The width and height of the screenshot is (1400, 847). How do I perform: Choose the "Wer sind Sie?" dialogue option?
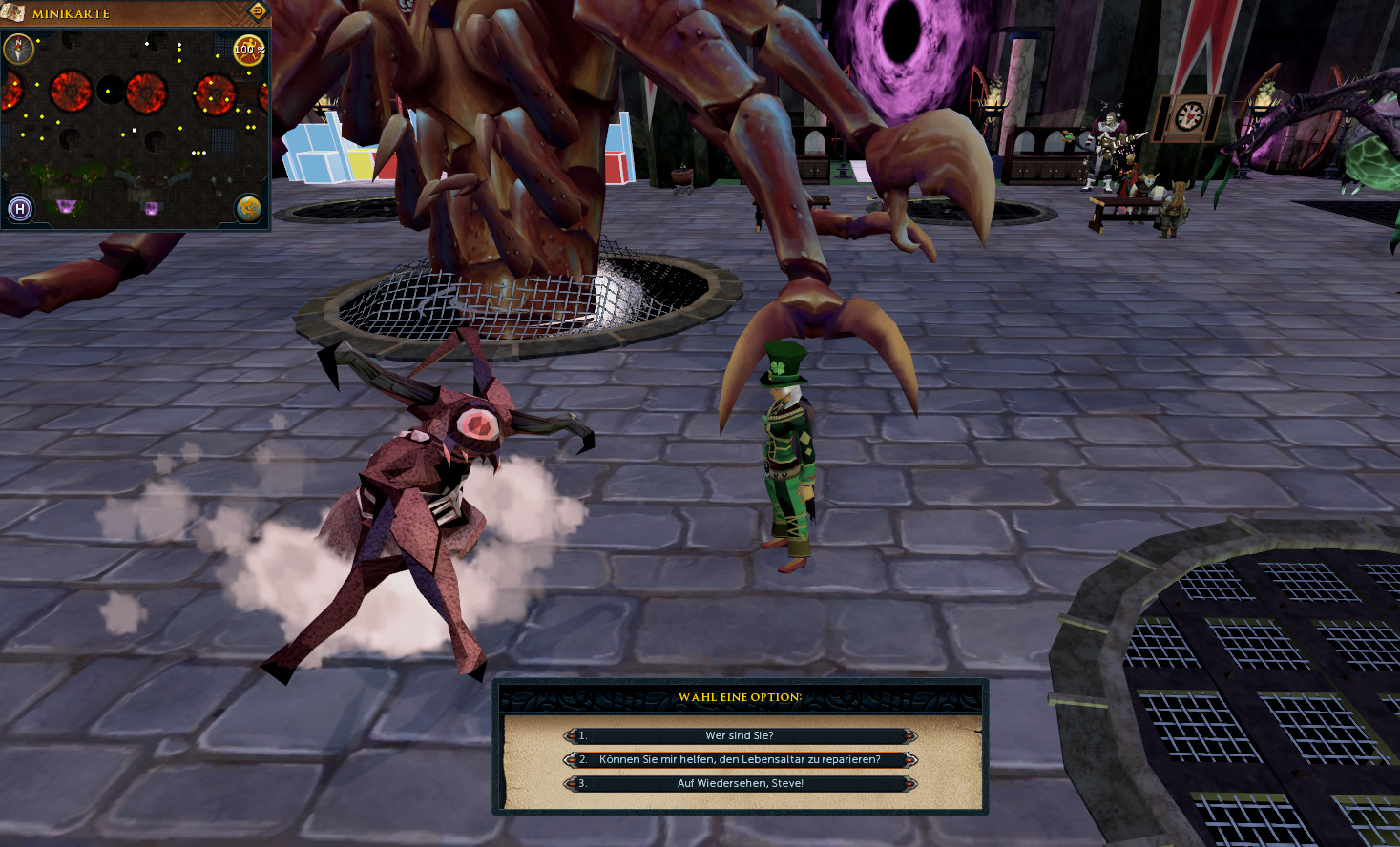coord(740,735)
